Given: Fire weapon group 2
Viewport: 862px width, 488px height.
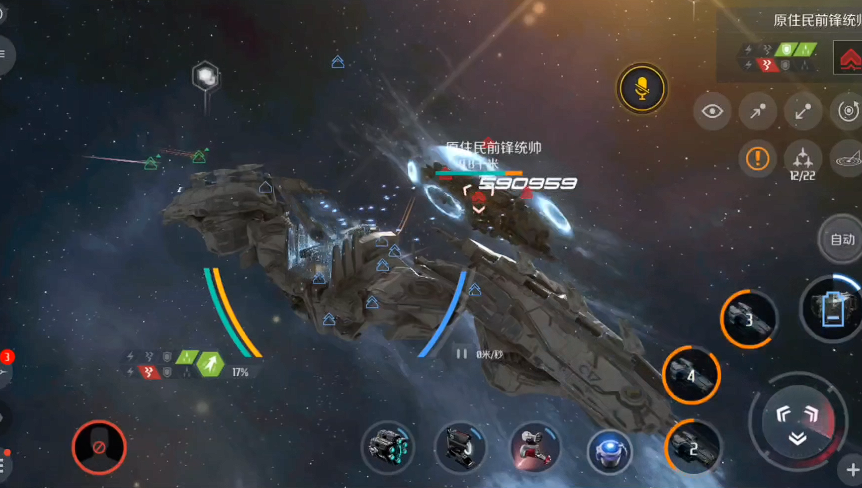Looking at the screenshot, I should [x=693, y=446].
